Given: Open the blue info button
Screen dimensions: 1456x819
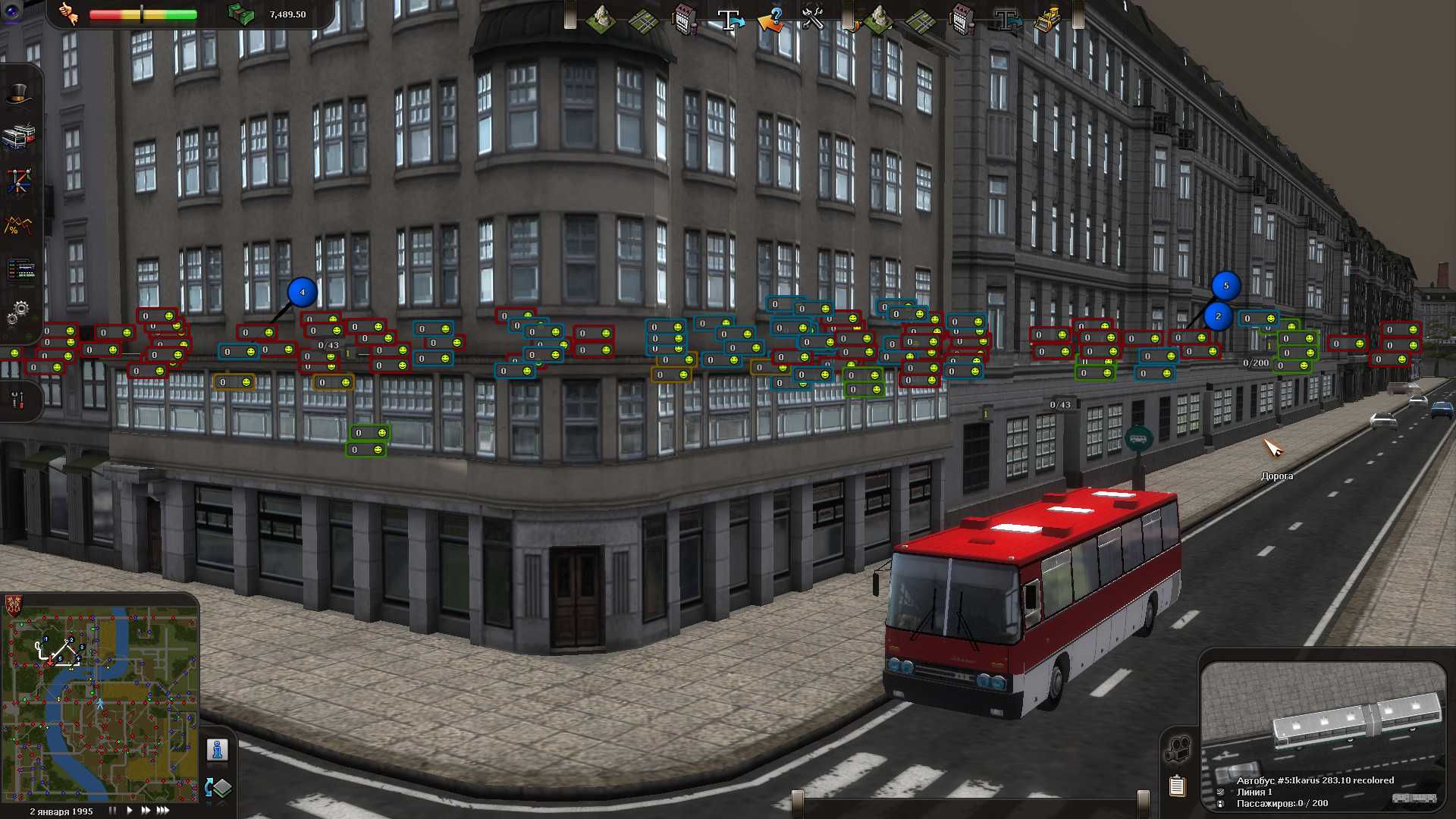Looking at the screenshot, I should (x=217, y=750).
